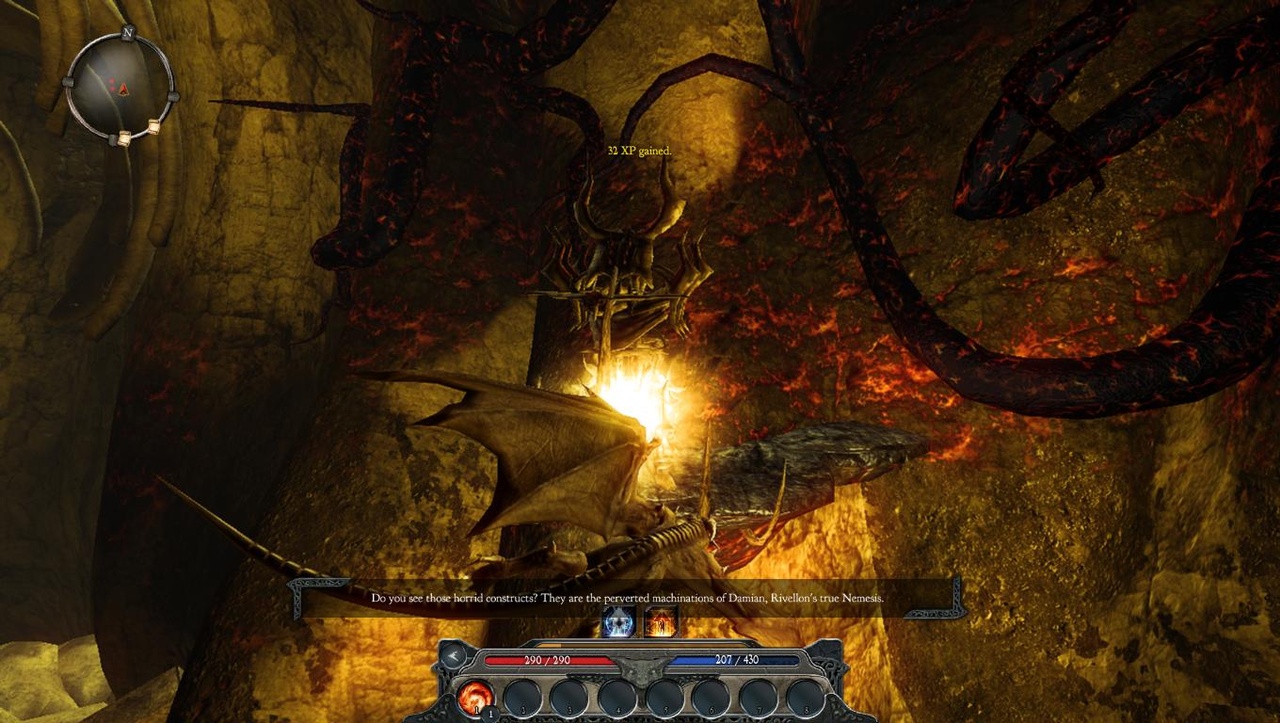Select empty hotbar slot 8
Viewport: 1280px width, 723px height.
(x=806, y=697)
